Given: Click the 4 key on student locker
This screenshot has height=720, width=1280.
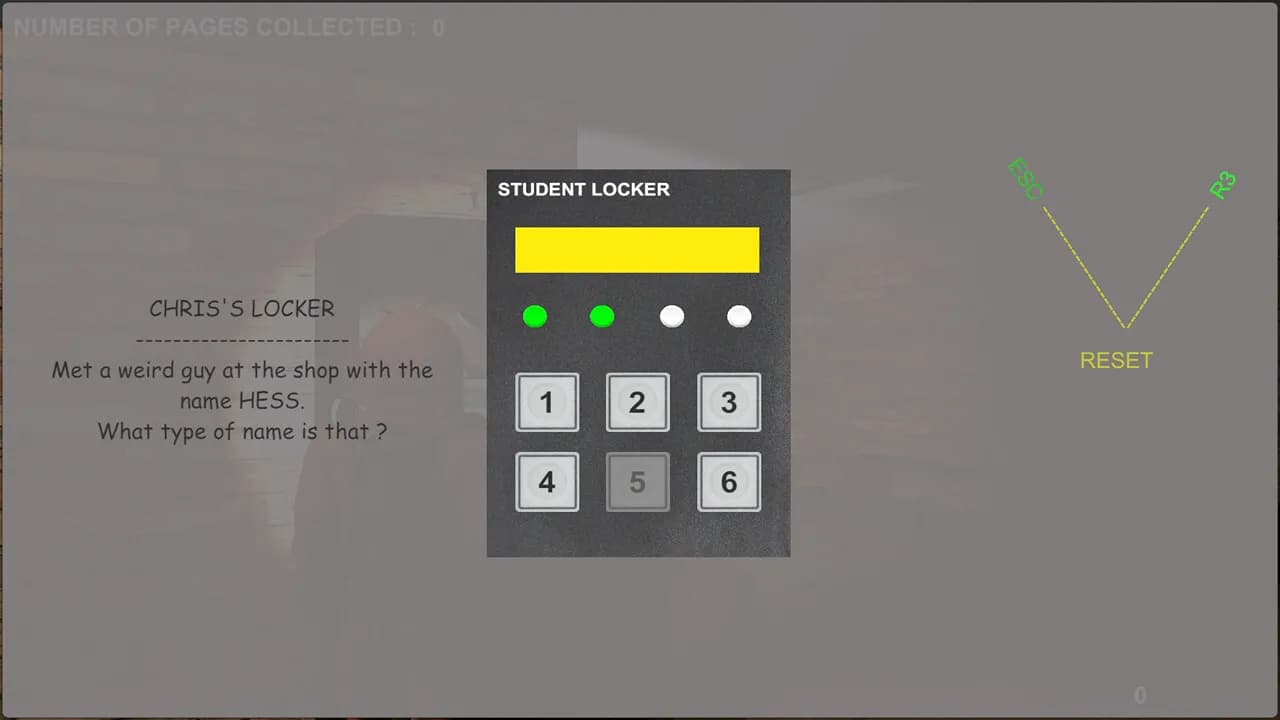Looking at the screenshot, I should pyautogui.click(x=547, y=482).
